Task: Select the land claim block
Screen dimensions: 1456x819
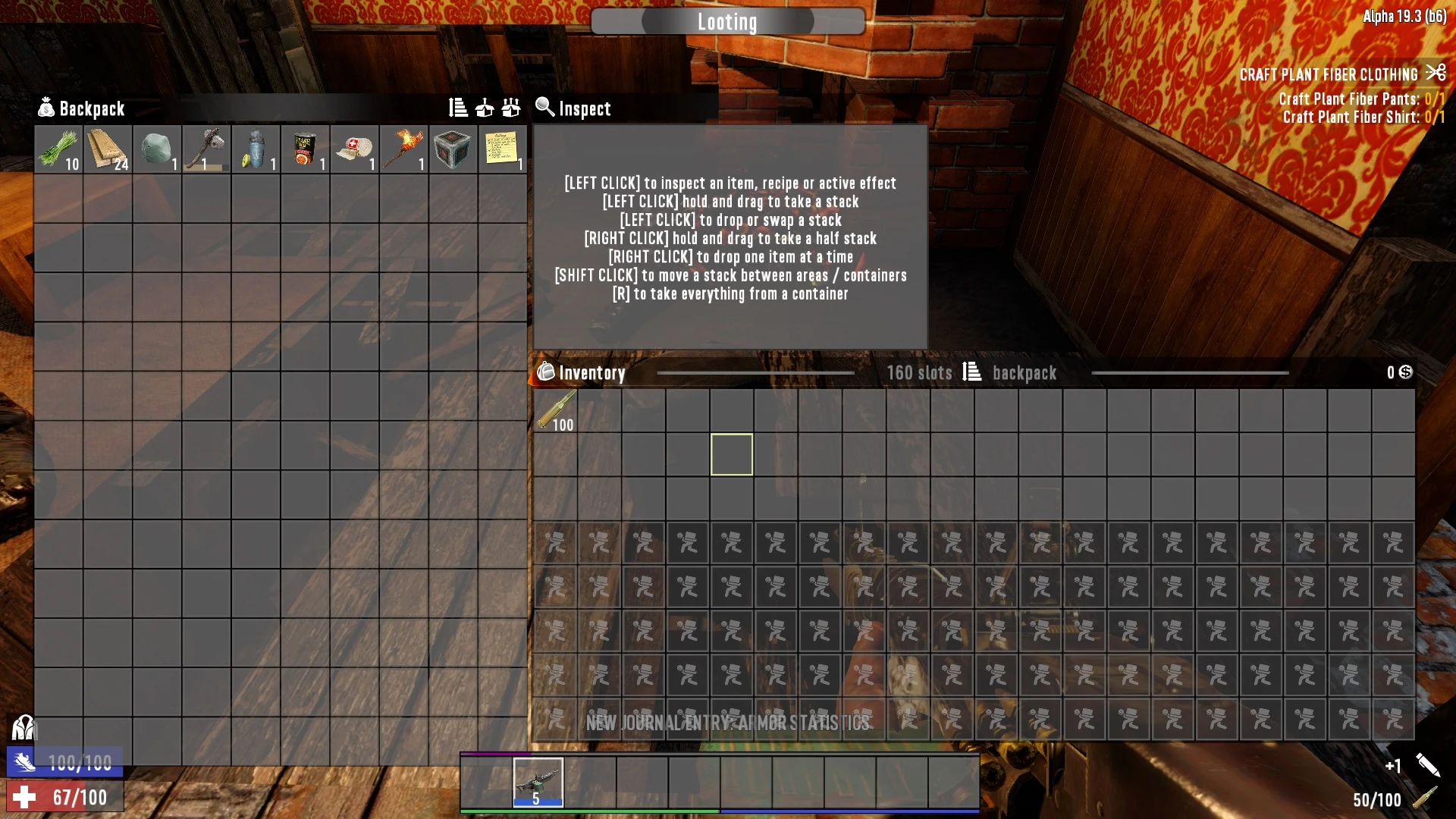Action: (x=453, y=149)
